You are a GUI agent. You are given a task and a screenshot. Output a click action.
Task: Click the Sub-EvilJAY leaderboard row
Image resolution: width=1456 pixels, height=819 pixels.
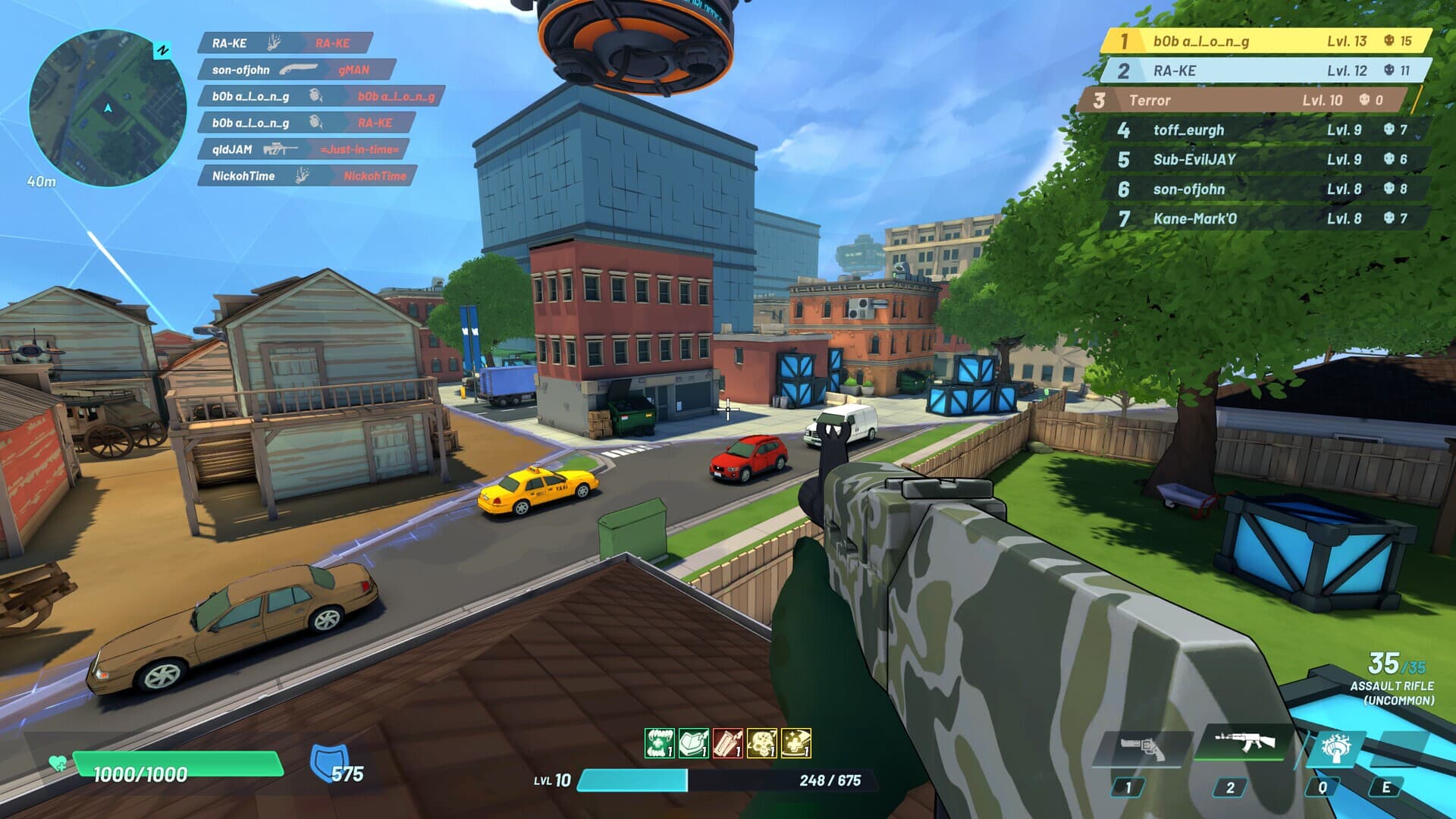click(1265, 159)
